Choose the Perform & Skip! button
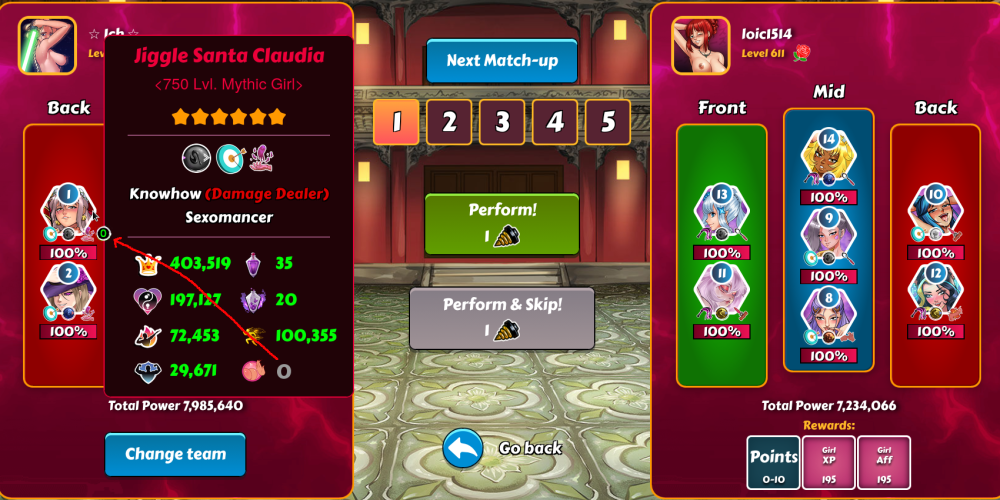 (502, 318)
